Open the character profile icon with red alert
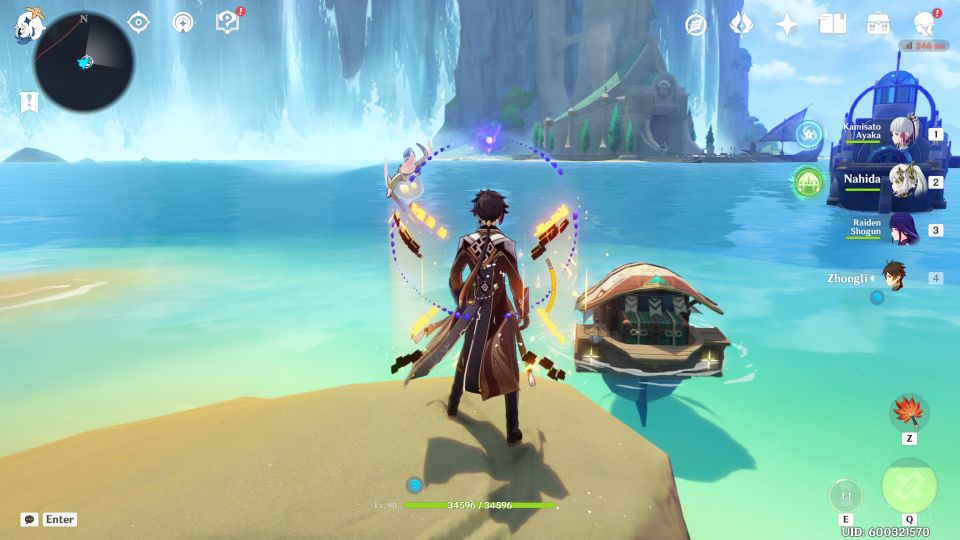The width and height of the screenshot is (960, 540). (925, 24)
